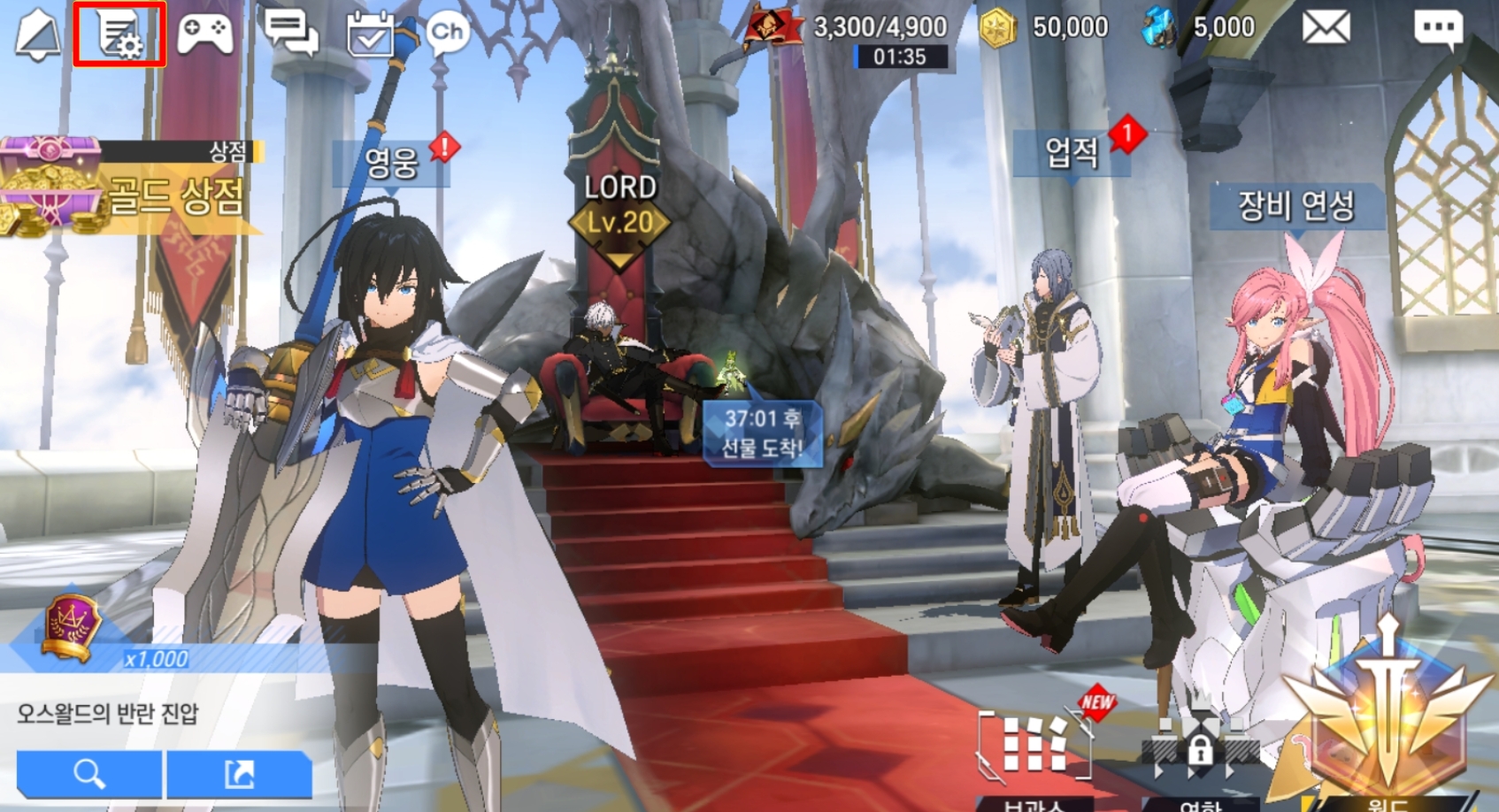This screenshot has height=812, width=1499.
Task: Open the speech bubble menu icon
Action: (x=1438, y=28)
